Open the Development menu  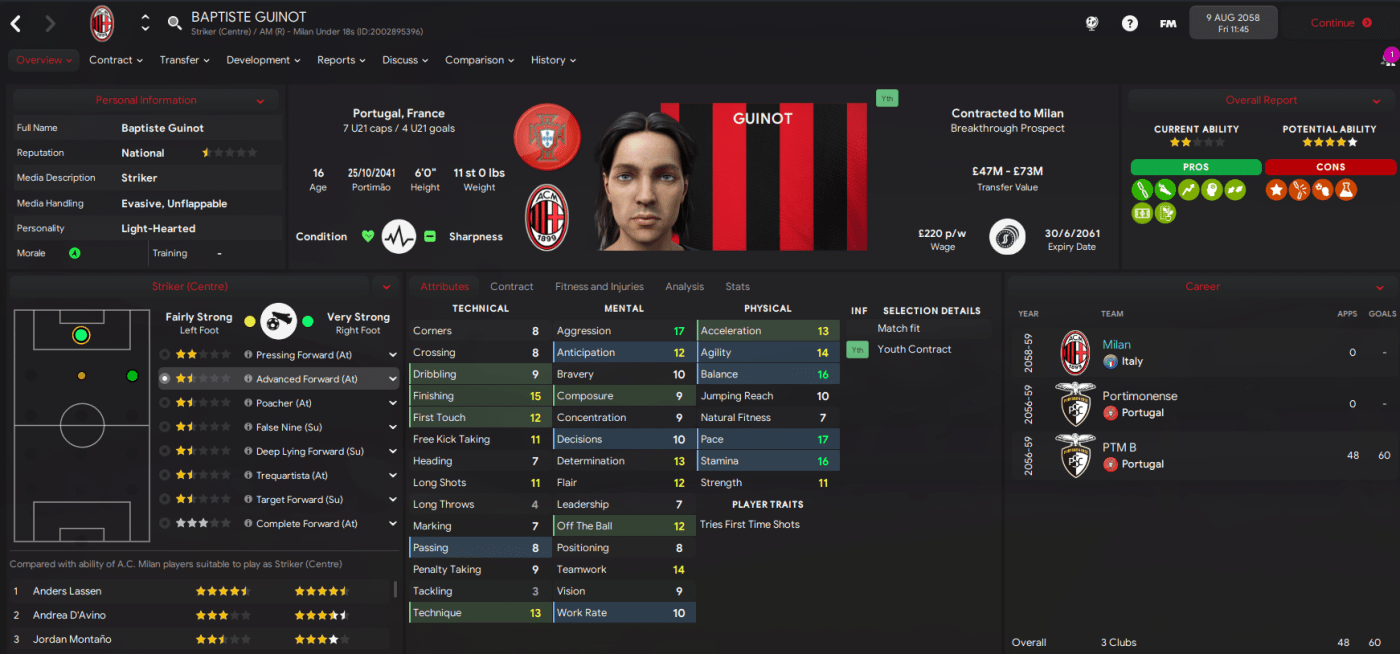click(263, 60)
